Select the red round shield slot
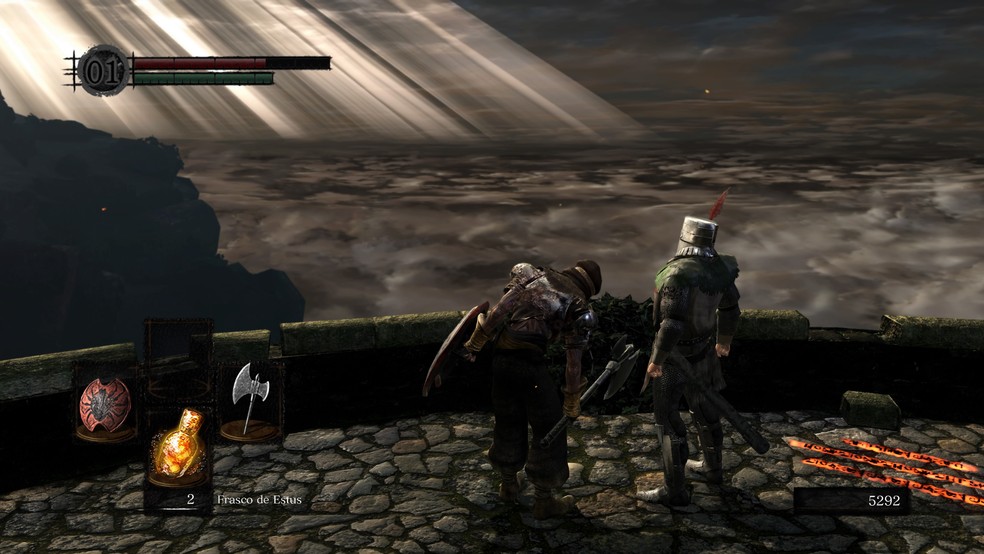 pyautogui.click(x=105, y=404)
